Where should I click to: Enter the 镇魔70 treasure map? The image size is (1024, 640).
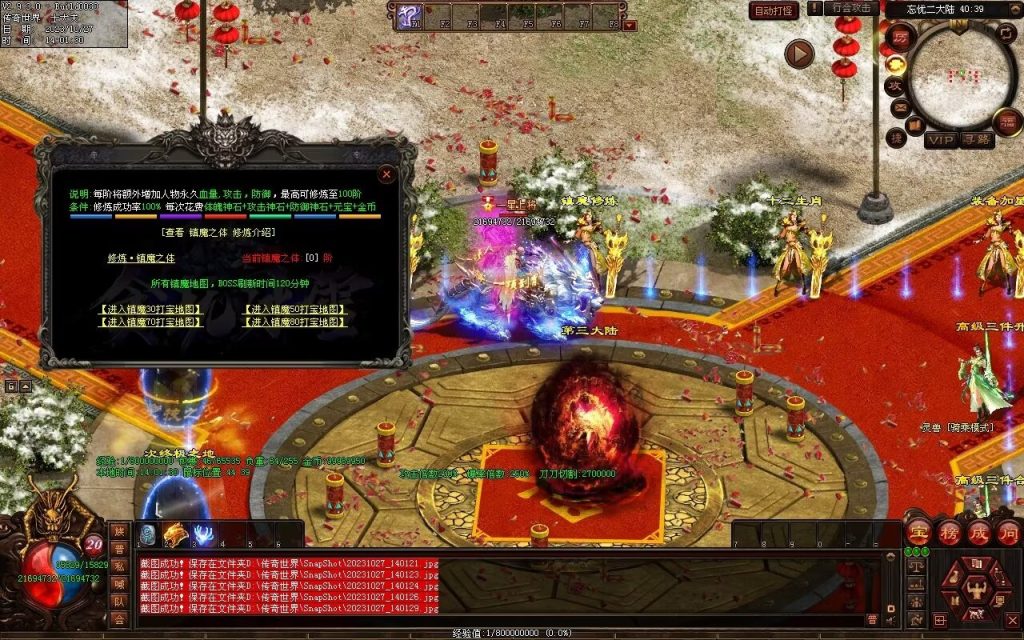tap(151, 322)
